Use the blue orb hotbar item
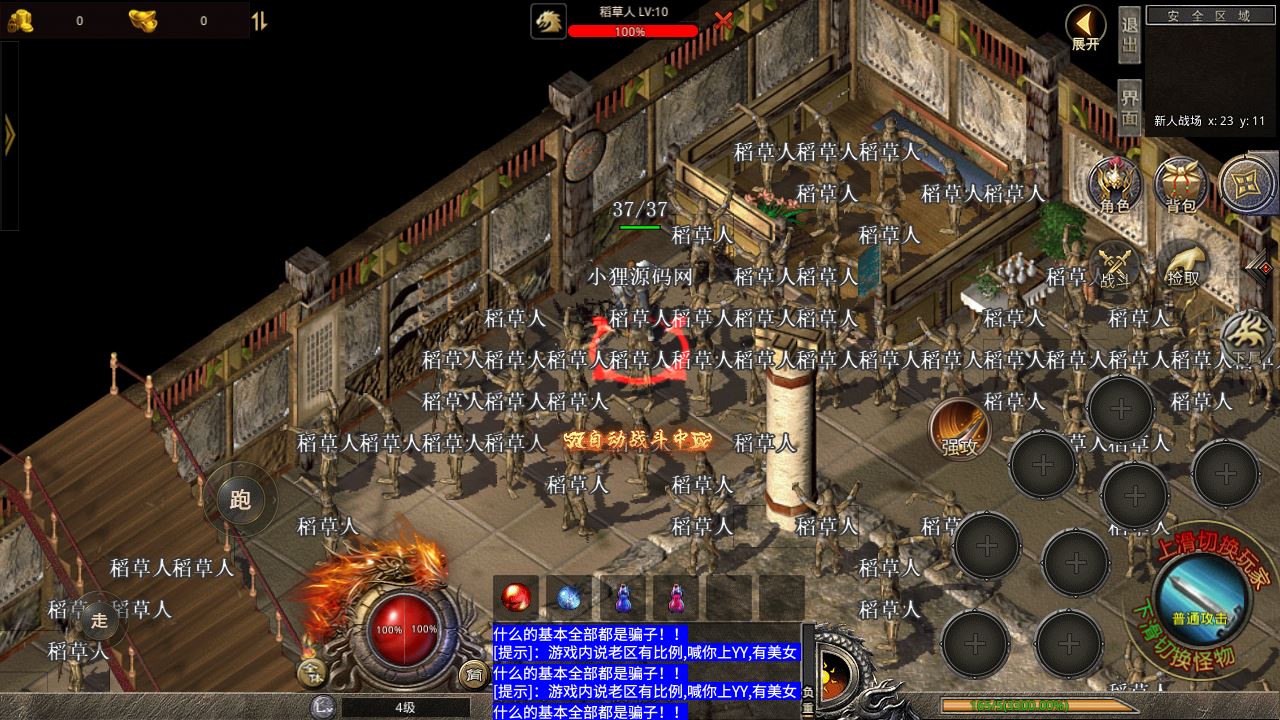This screenshot has width=1280, height=720. (569, 598)
